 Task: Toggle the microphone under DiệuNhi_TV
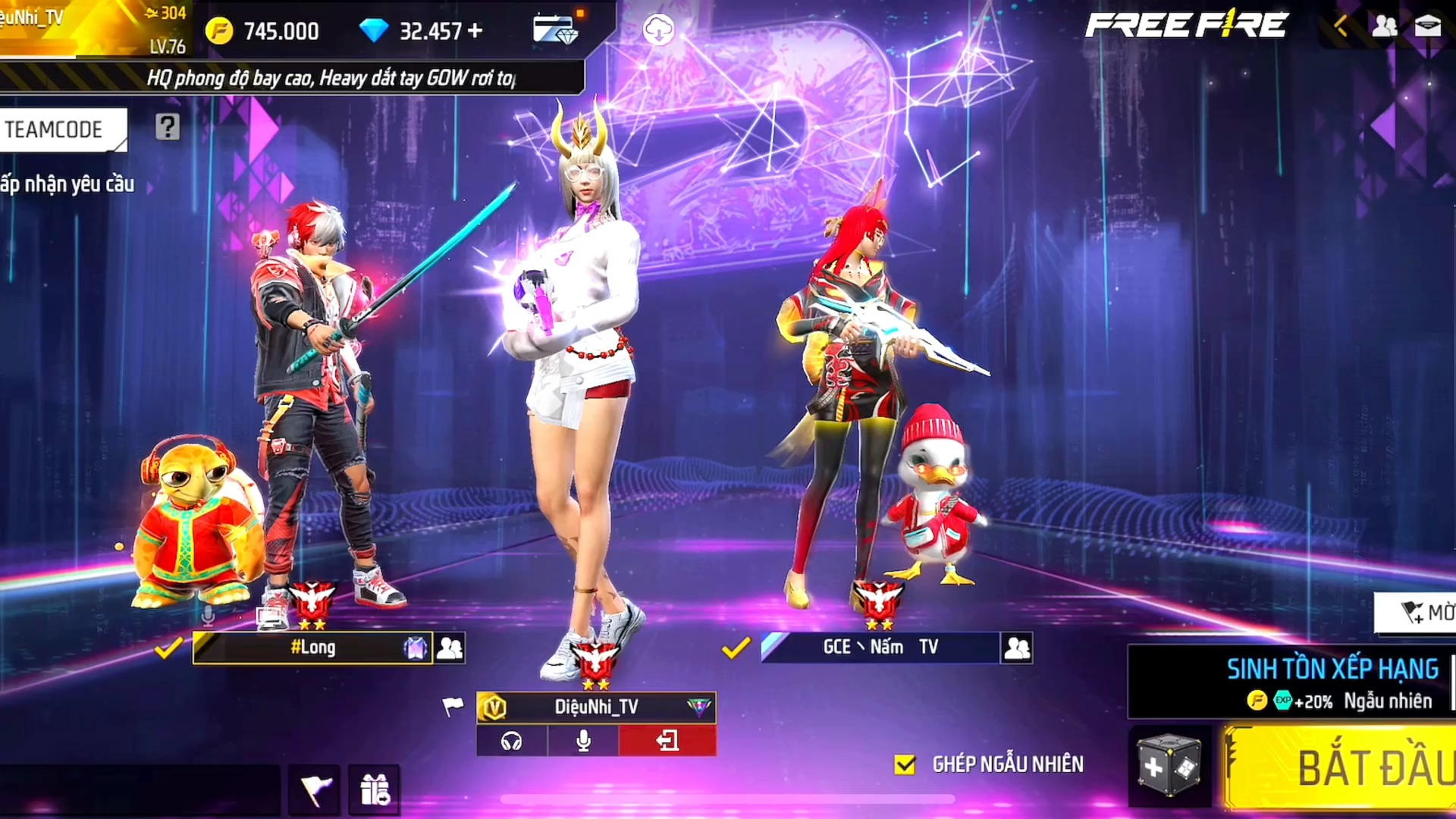583,741
